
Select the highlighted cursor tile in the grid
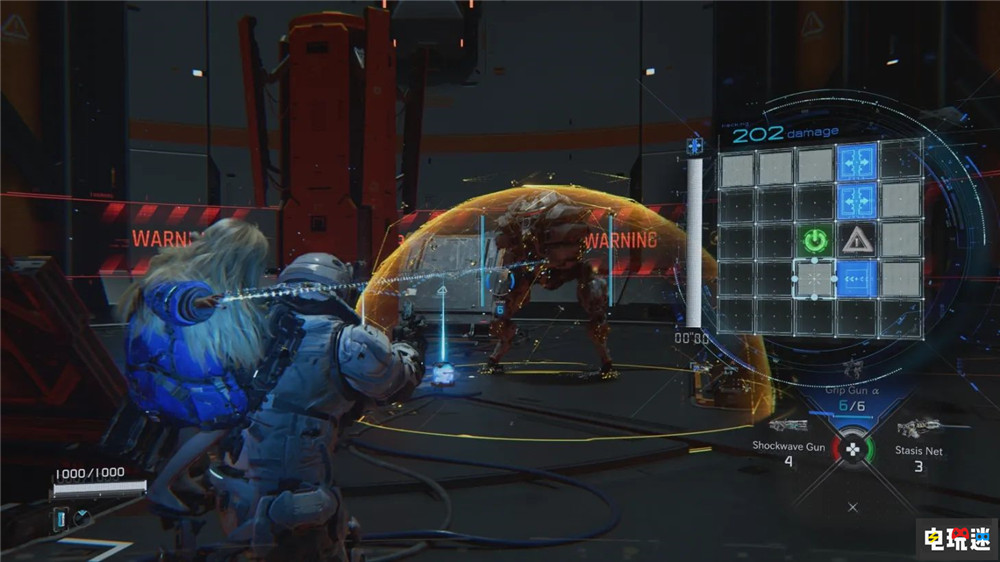point(816,279)
